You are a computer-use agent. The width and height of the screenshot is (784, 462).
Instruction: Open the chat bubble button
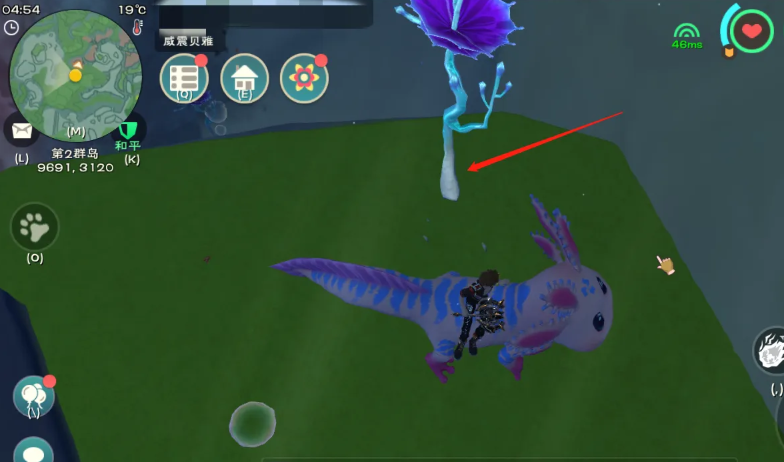(34, 452)
